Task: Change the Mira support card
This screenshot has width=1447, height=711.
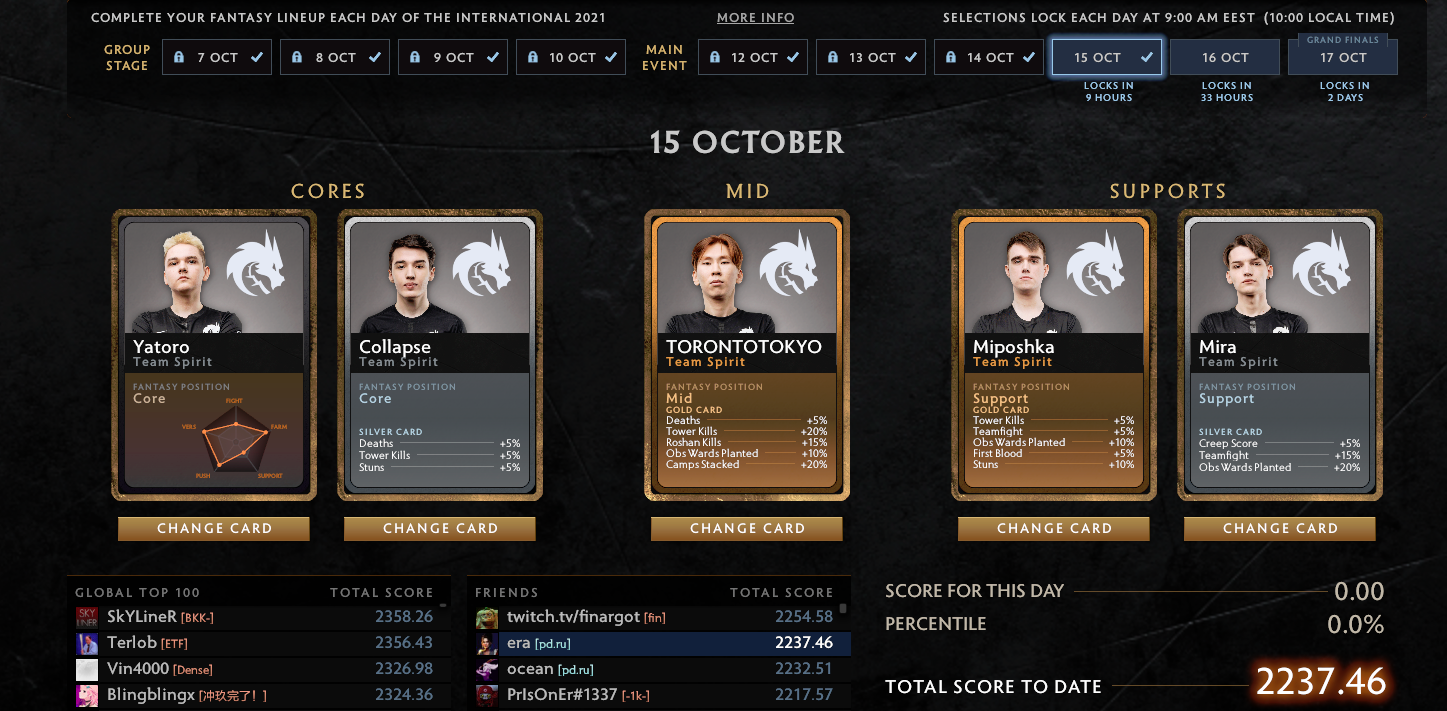Action: (1280, 528)
